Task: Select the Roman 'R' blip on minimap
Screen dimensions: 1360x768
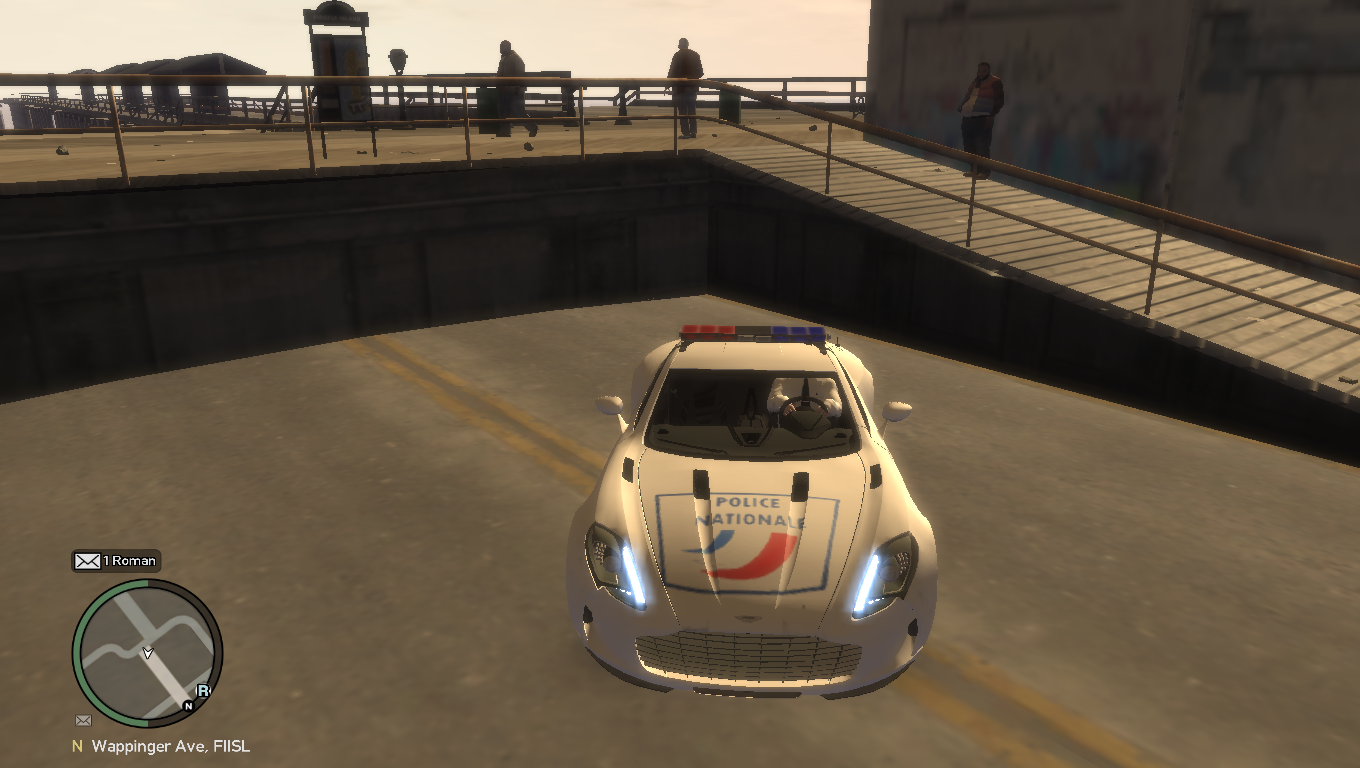Action: point(203,690)
